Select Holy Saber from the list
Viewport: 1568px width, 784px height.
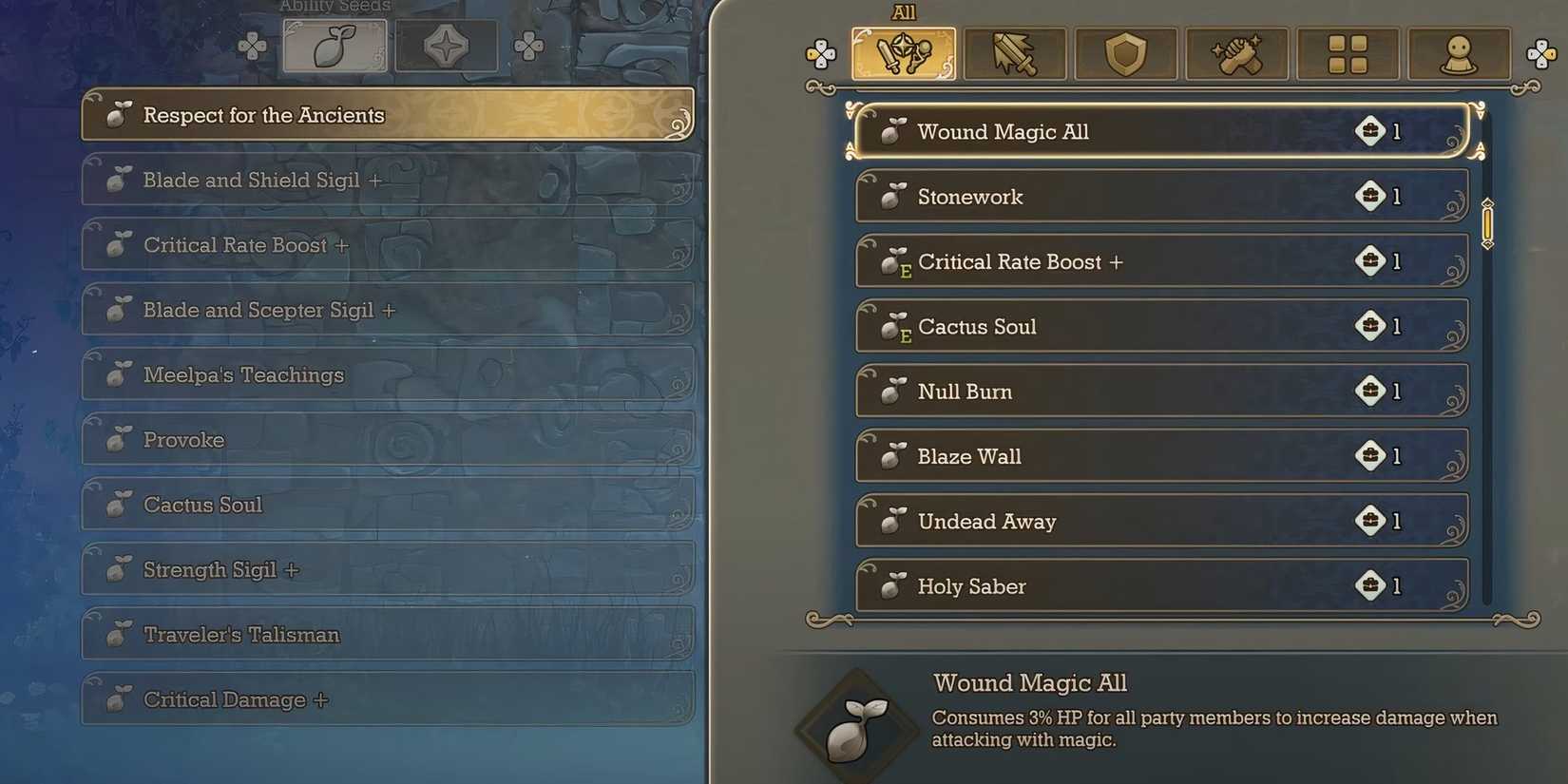[x=1159, y=585]
